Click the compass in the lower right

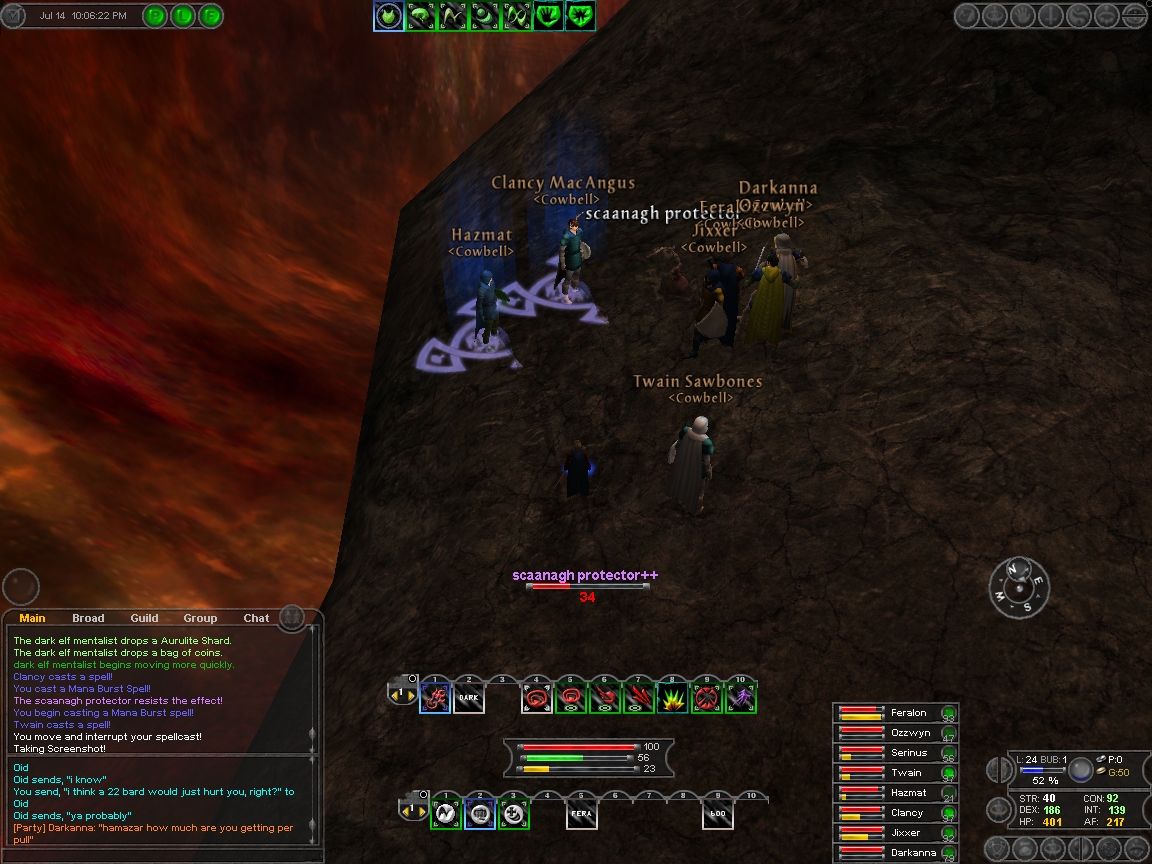1019,587
